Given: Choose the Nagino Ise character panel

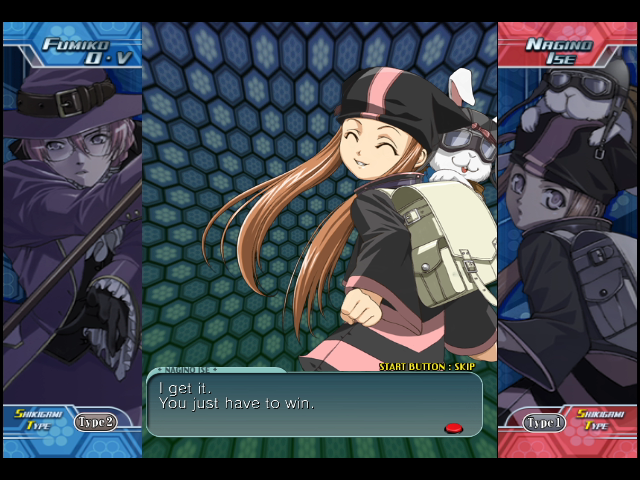Looking at the screenshot, I should pos(567,240).
